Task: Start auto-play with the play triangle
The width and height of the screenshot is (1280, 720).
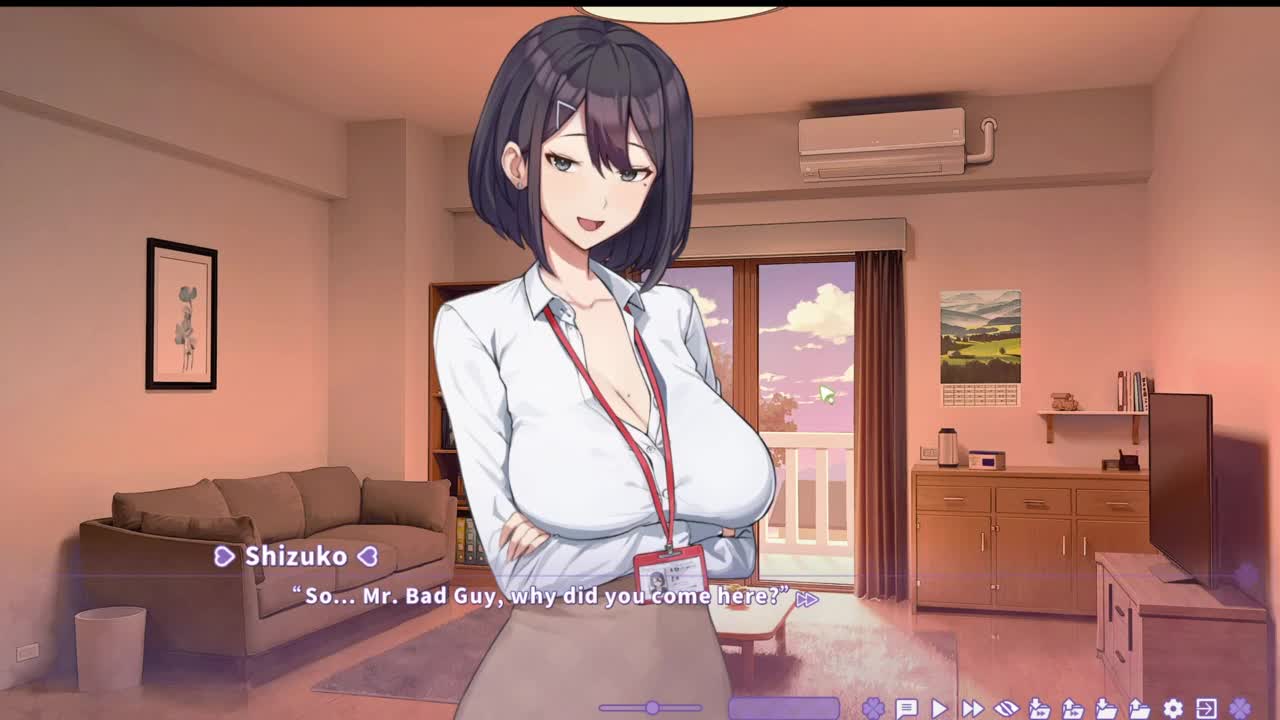Action: tap(939, 709)
